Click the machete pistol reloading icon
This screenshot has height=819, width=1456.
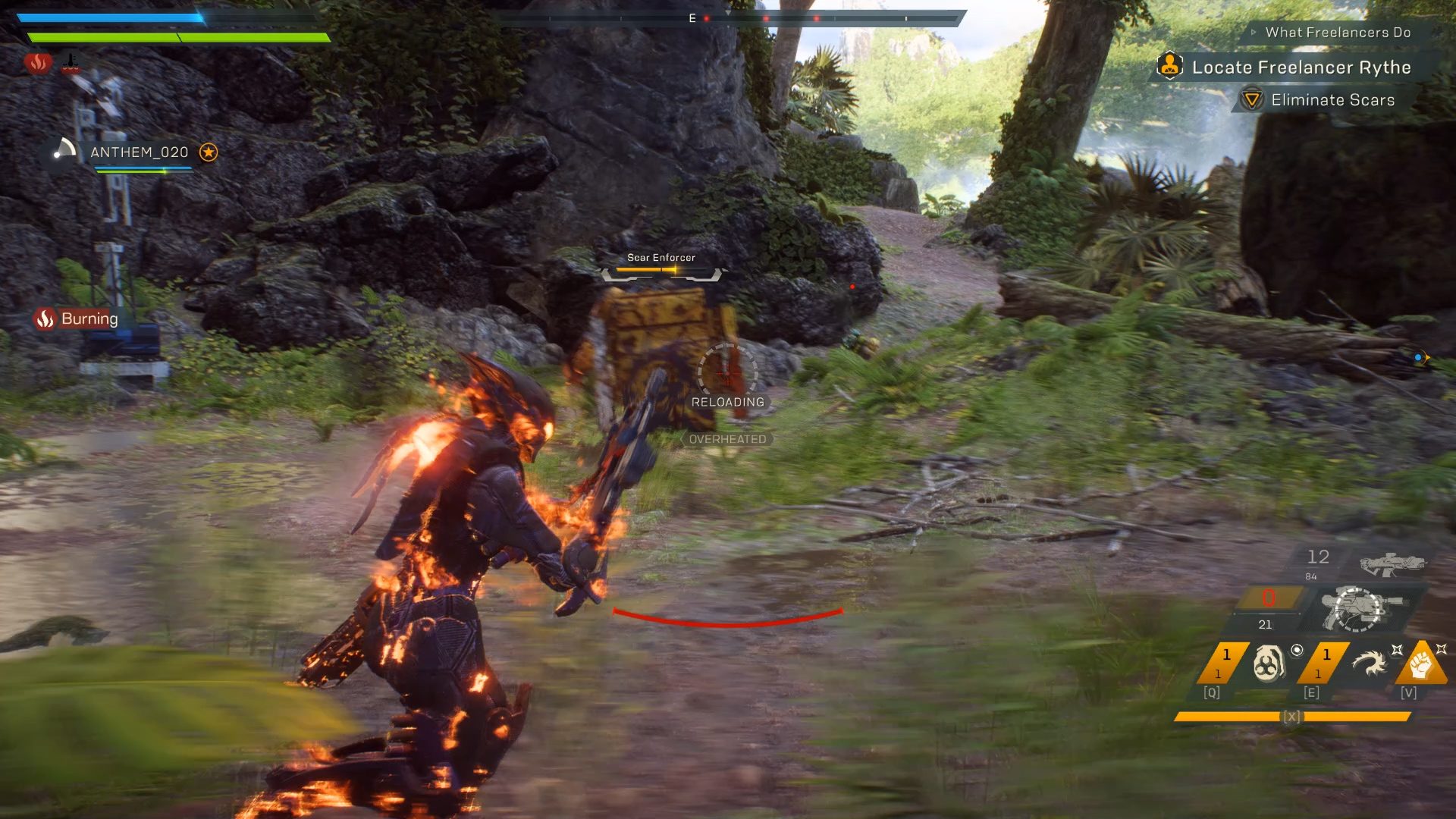tap(1357, 607)
